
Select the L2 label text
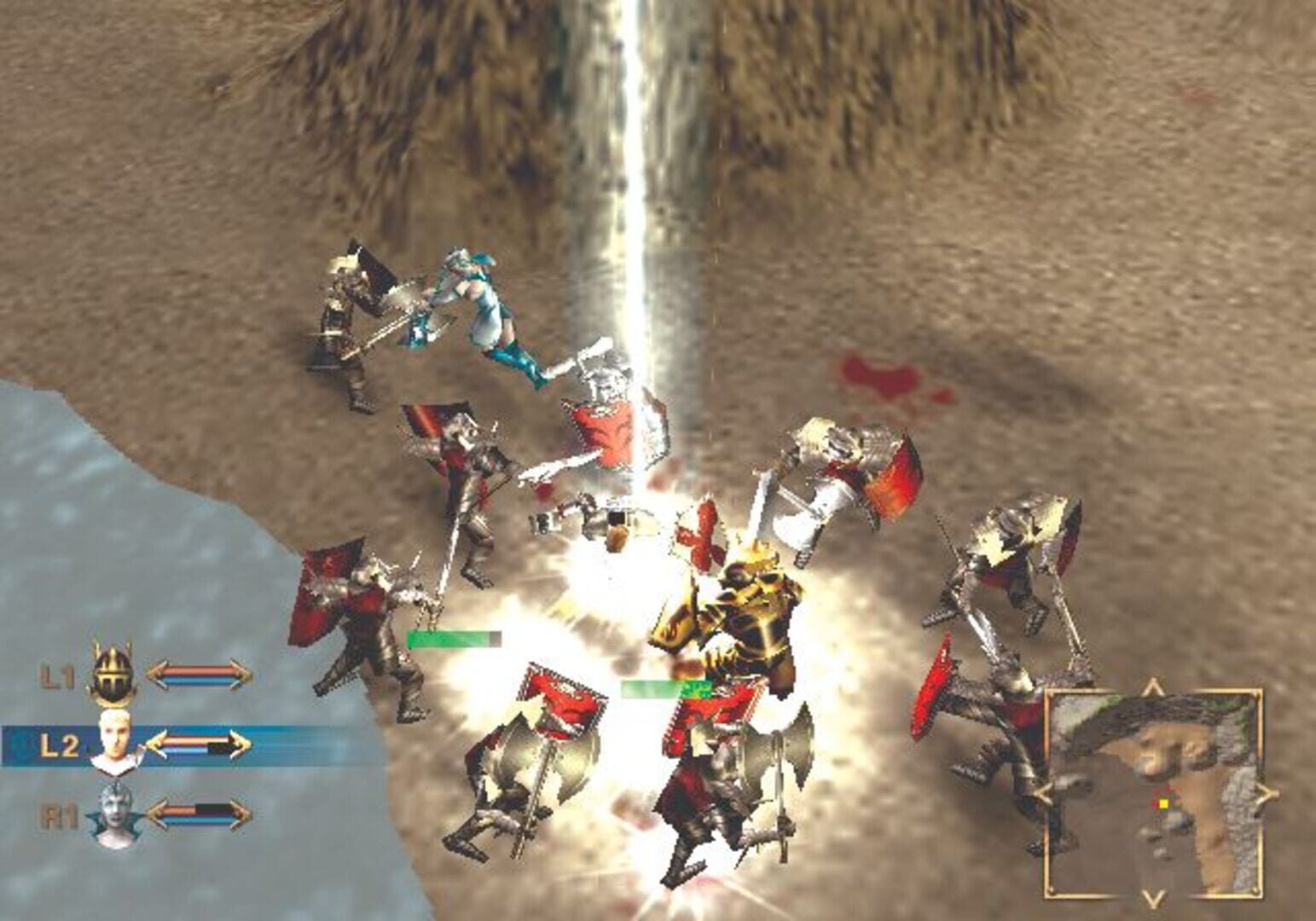[x=62, y=744]
